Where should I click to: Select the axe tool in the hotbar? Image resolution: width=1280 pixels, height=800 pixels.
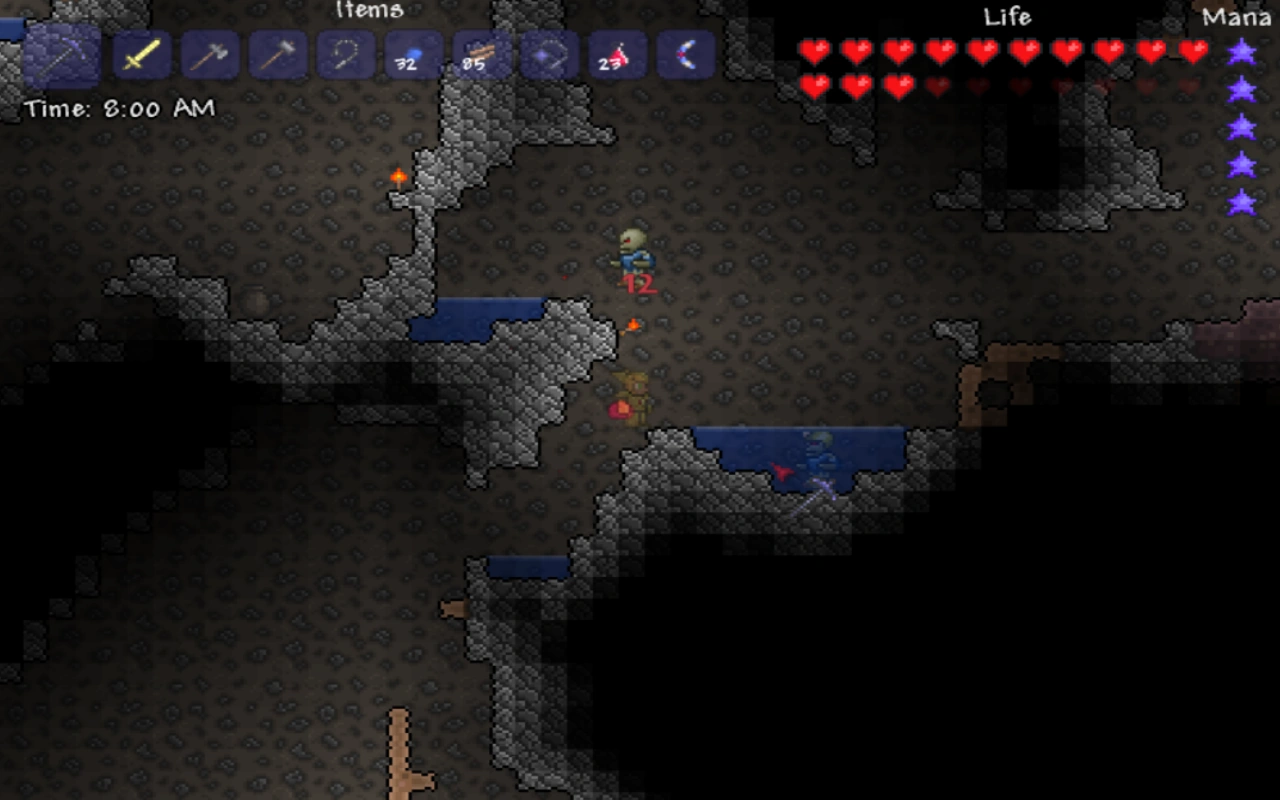click(x=210, y=55)
